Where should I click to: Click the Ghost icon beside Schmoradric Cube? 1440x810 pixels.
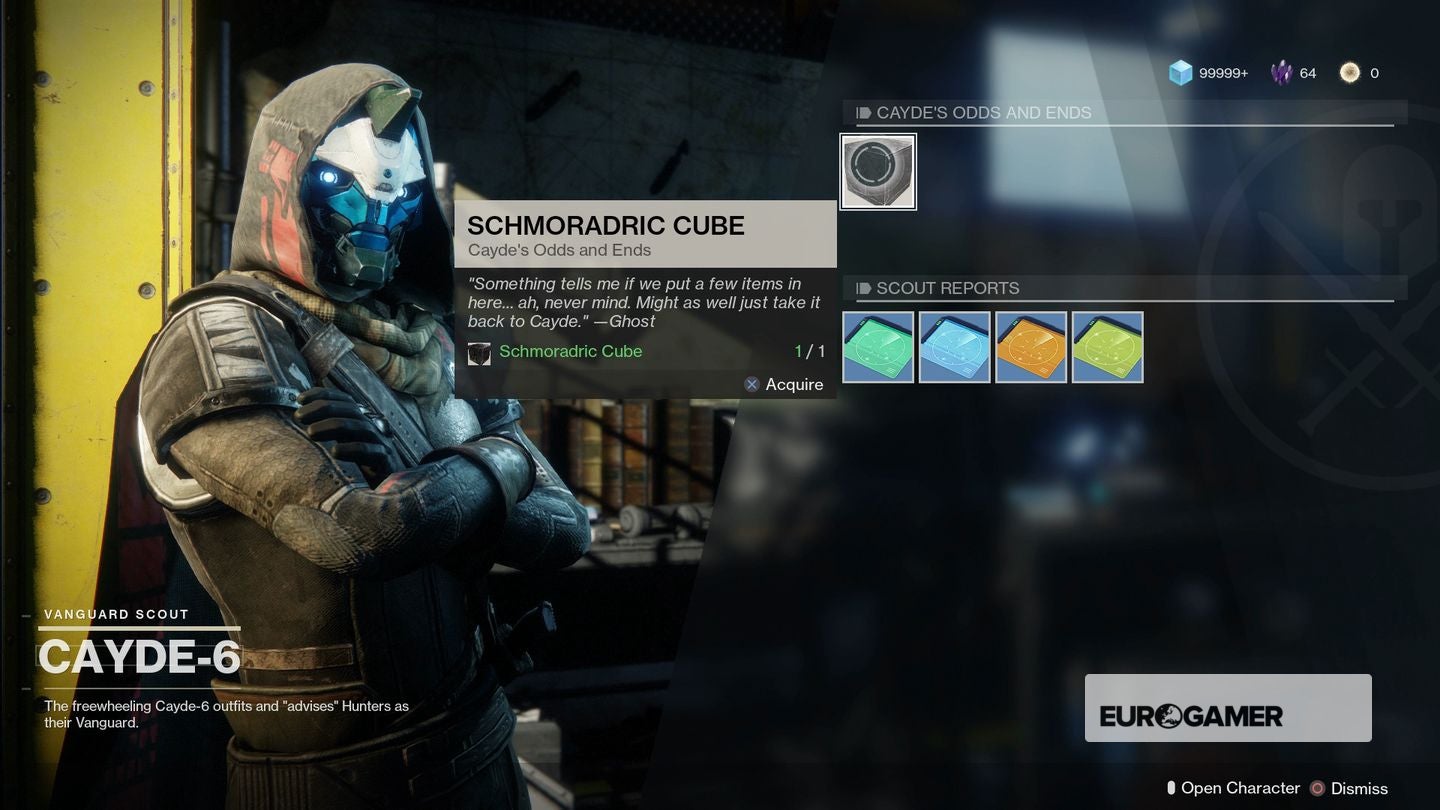[x=479, y=352]
